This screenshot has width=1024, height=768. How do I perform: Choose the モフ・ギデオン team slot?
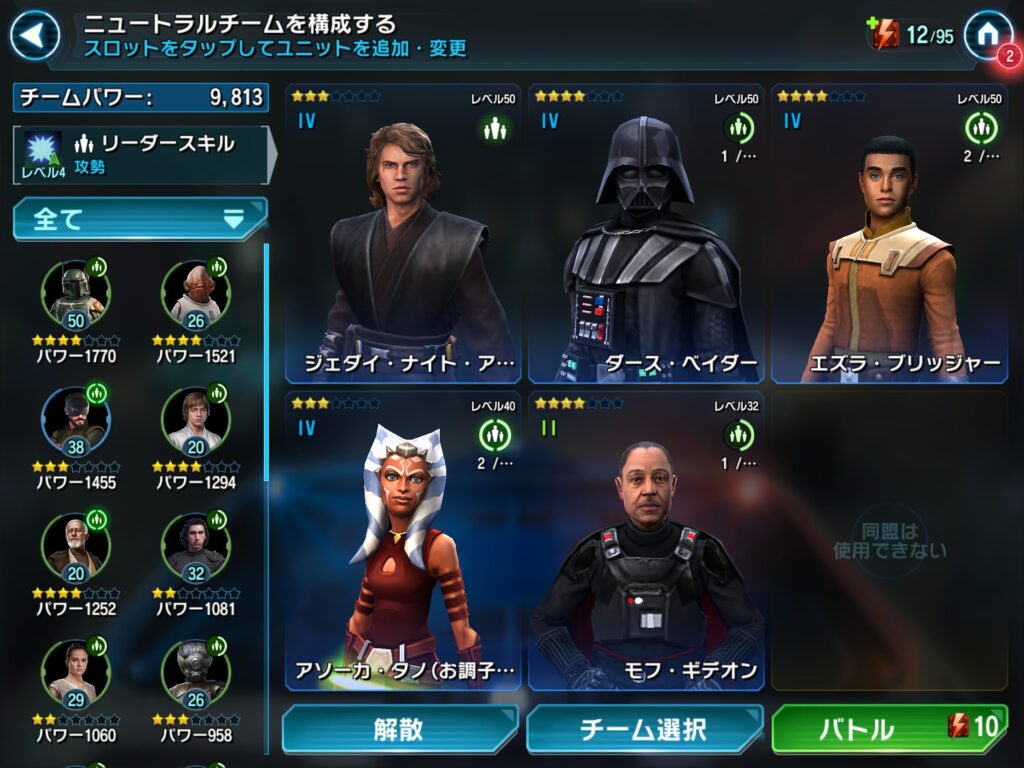[647, 540]
